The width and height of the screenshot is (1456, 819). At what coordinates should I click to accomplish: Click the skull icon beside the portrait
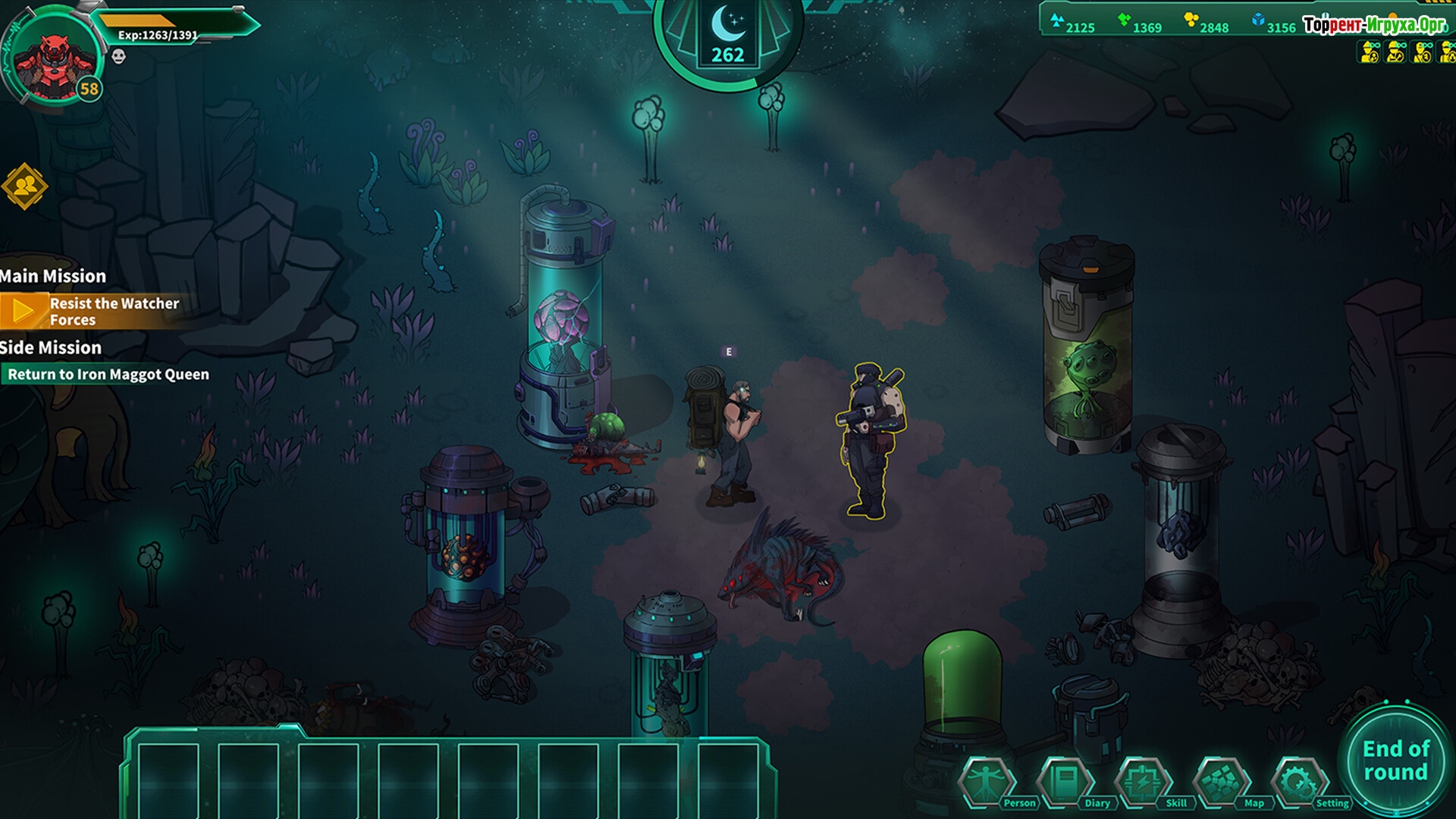coord(118,56)
